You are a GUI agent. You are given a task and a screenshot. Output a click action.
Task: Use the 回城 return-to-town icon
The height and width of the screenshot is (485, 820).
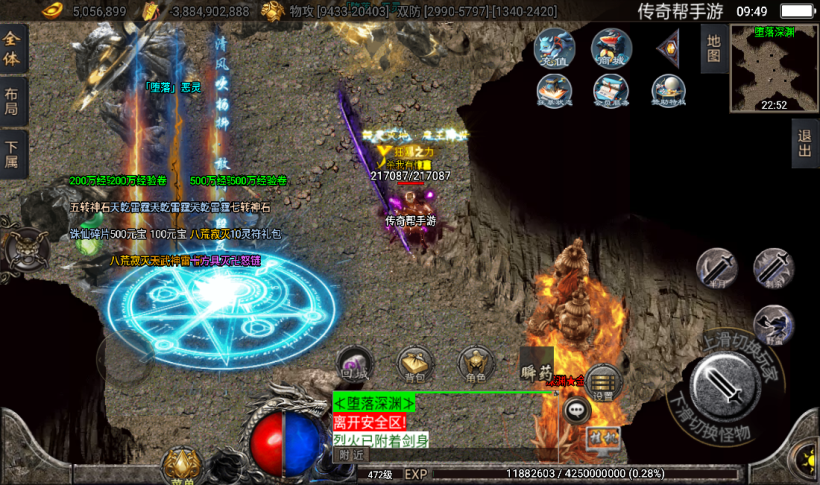click(352, 365)
